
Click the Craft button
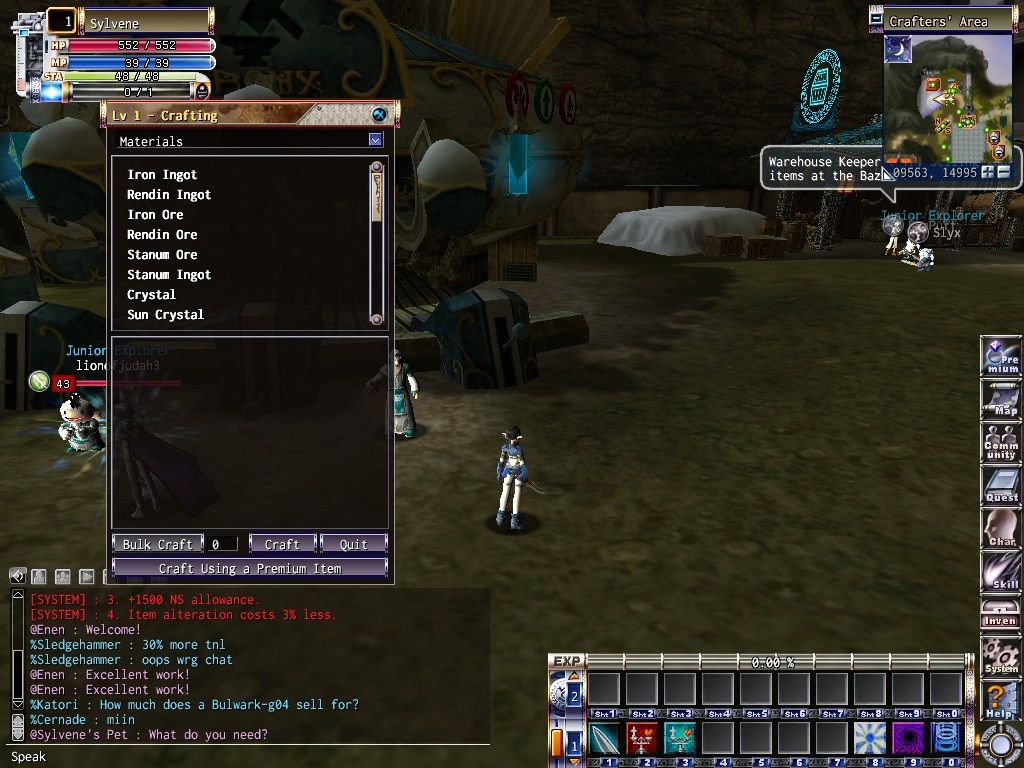[x=282, y=544]
